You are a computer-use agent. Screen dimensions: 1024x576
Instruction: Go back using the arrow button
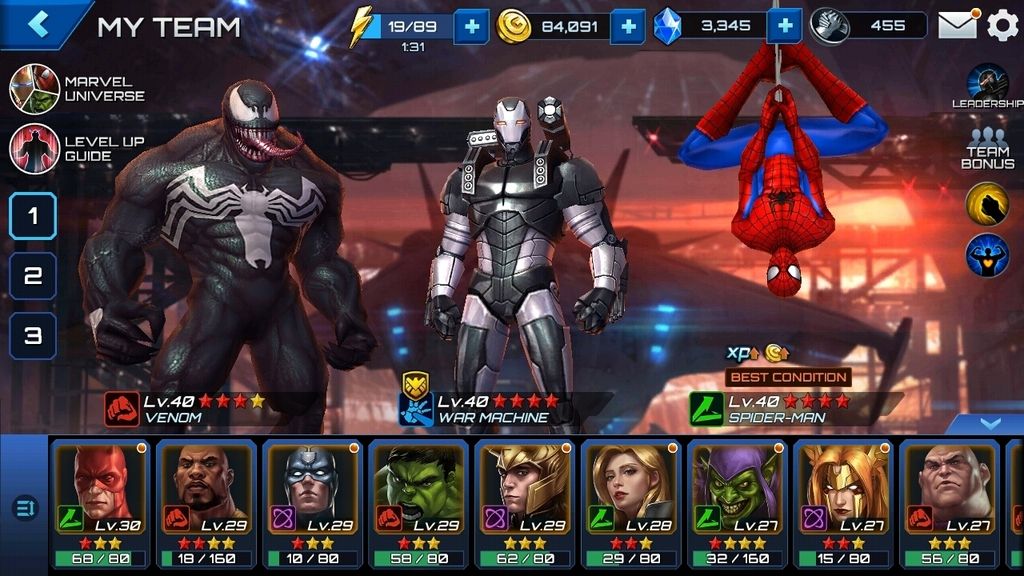(x=40, y=24)
